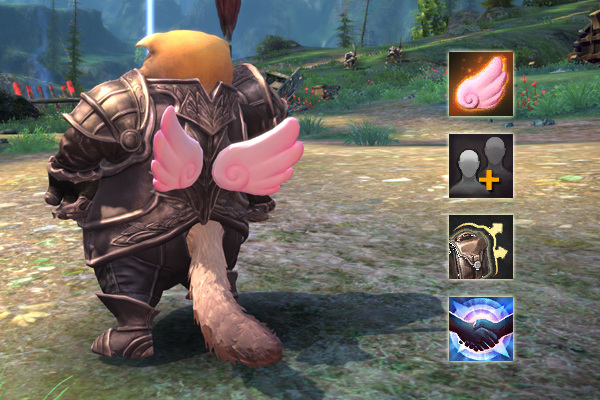Activate the leather backpack icon
The image size is (600, 400).
481,247
